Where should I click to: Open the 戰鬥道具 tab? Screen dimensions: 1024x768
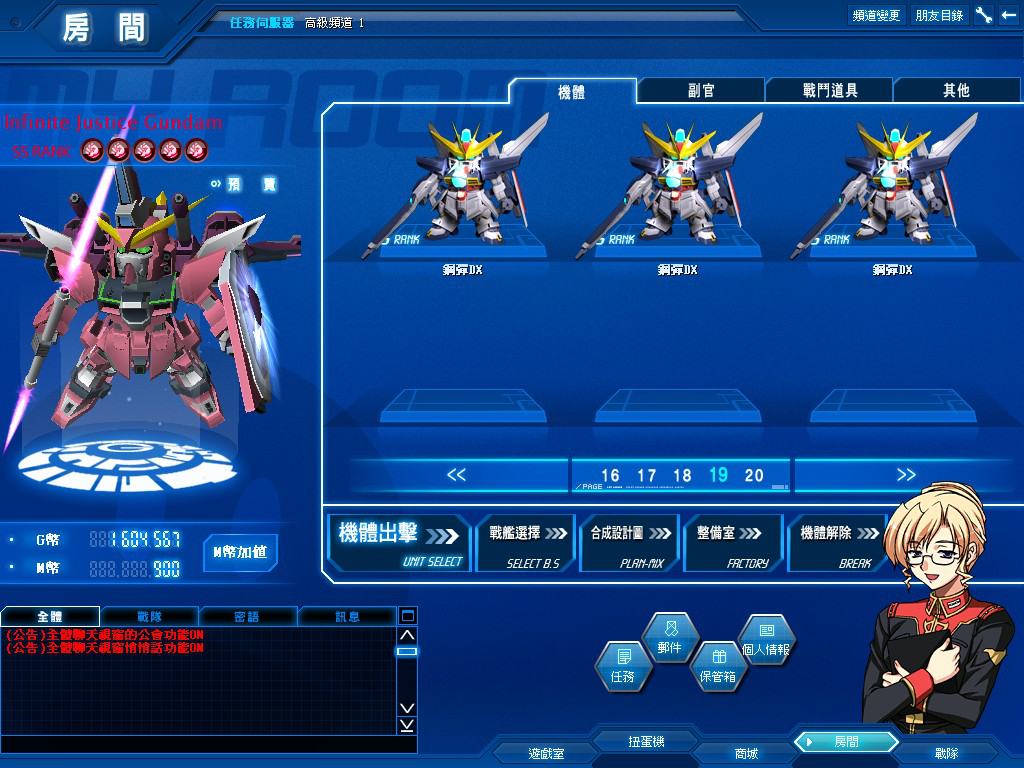pos(829,91)
